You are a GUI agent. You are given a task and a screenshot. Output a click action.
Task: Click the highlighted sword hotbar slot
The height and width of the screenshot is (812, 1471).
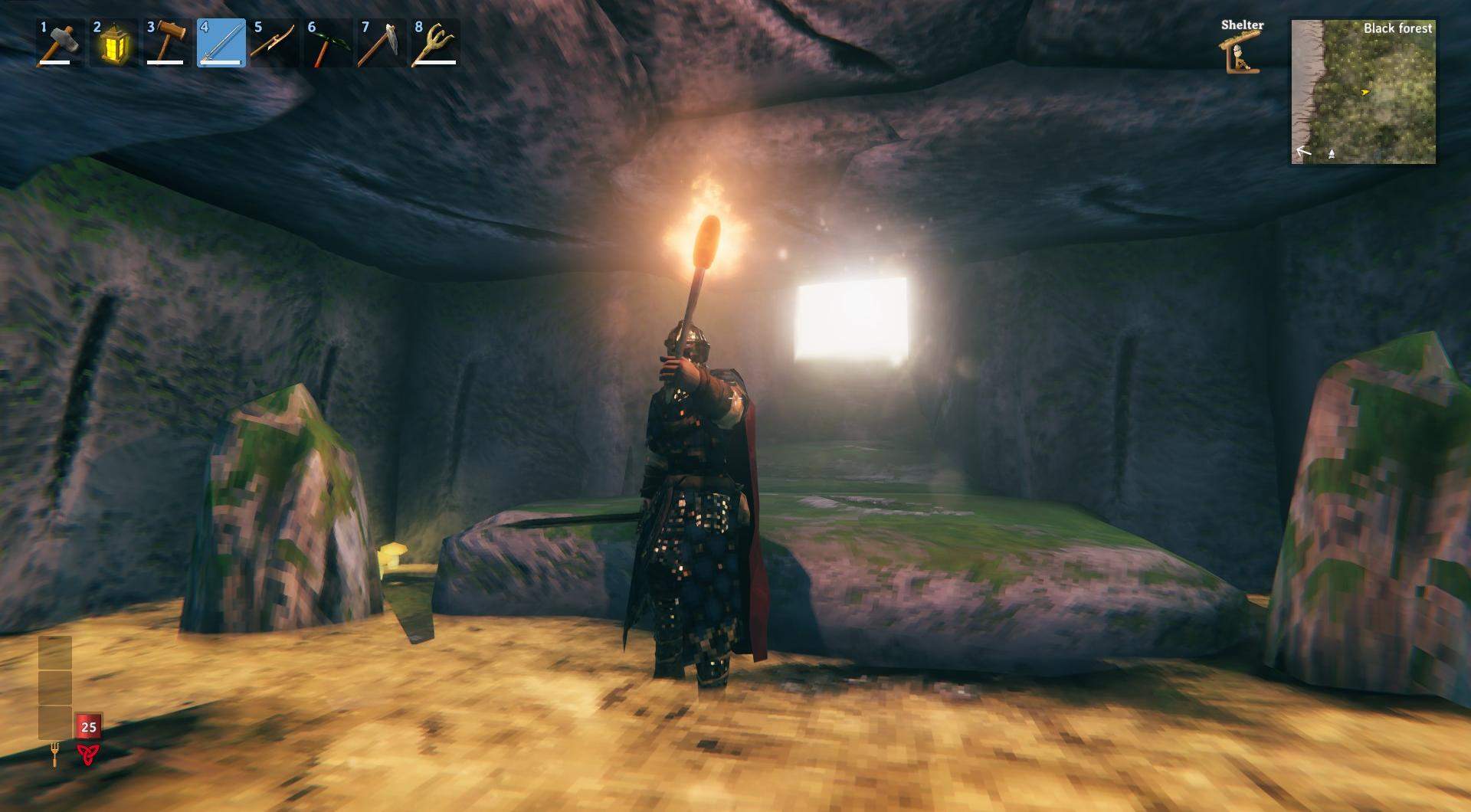[221, 44]
